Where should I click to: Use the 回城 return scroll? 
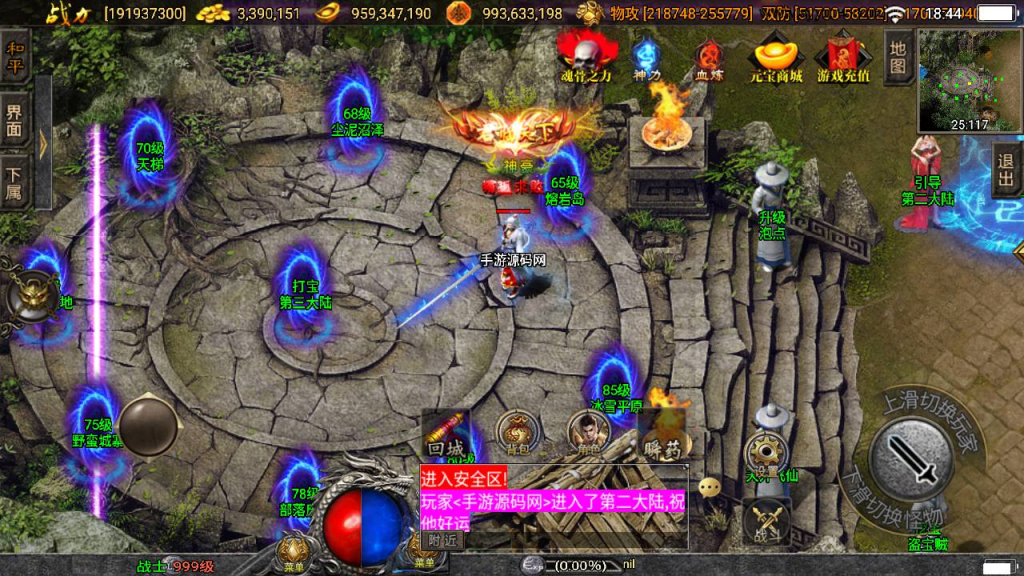[444, 431]
